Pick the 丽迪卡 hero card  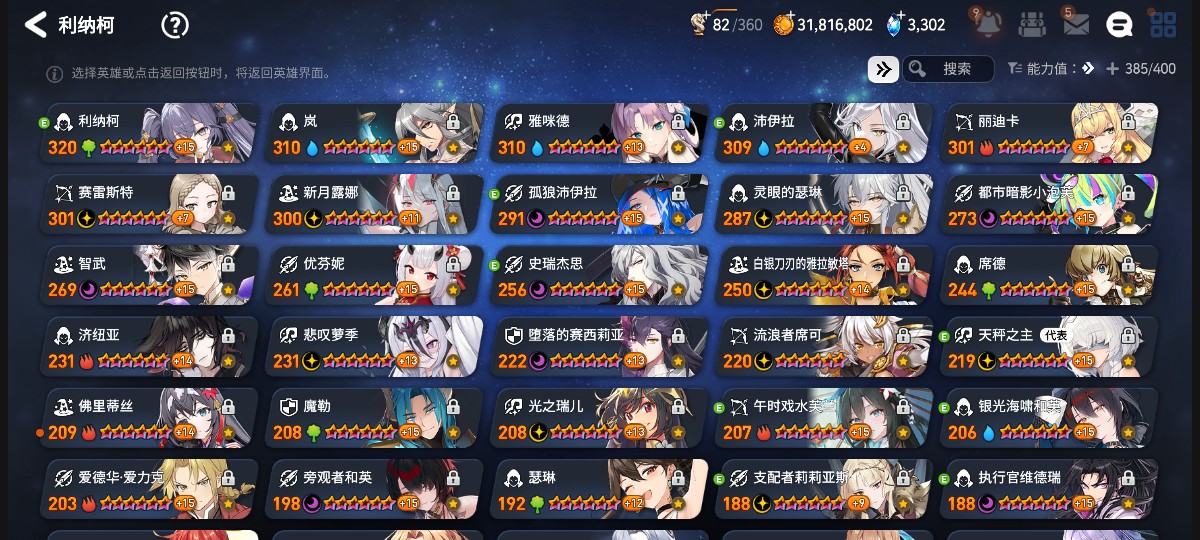pyautogui.click(x=1050, y=134)
